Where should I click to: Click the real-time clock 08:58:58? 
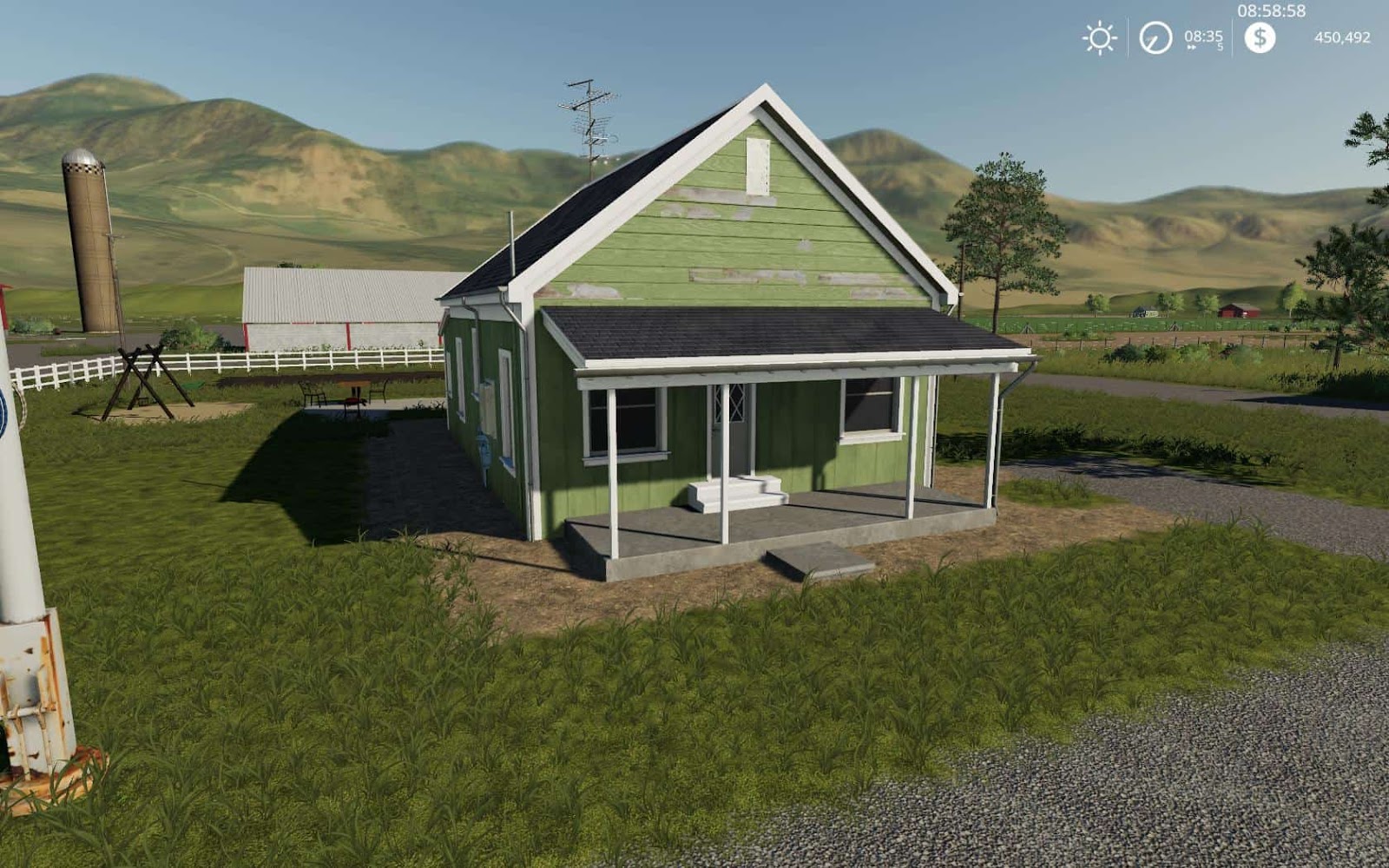tap(1271, 10)
